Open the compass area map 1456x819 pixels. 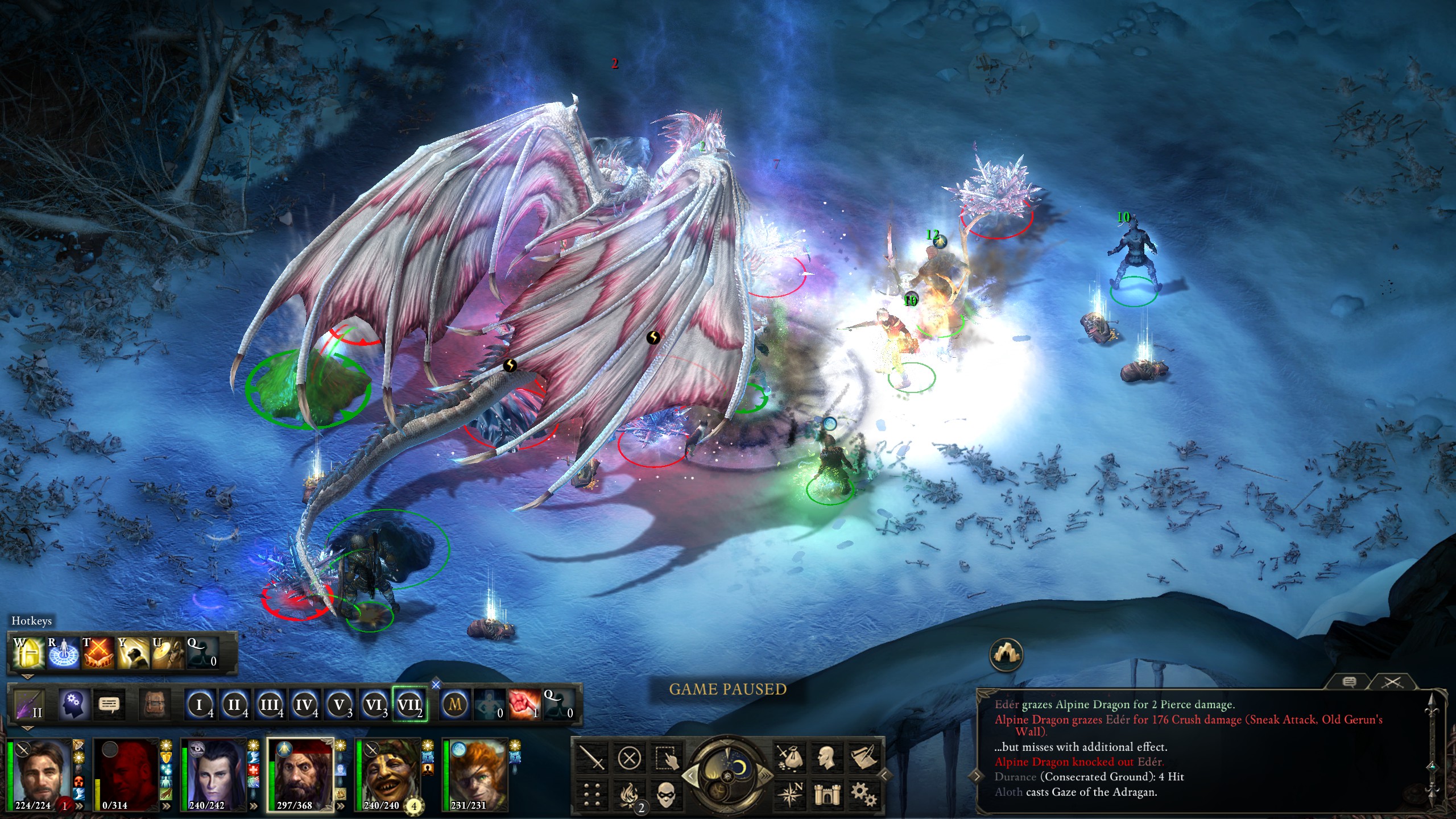tap(789, 795)
